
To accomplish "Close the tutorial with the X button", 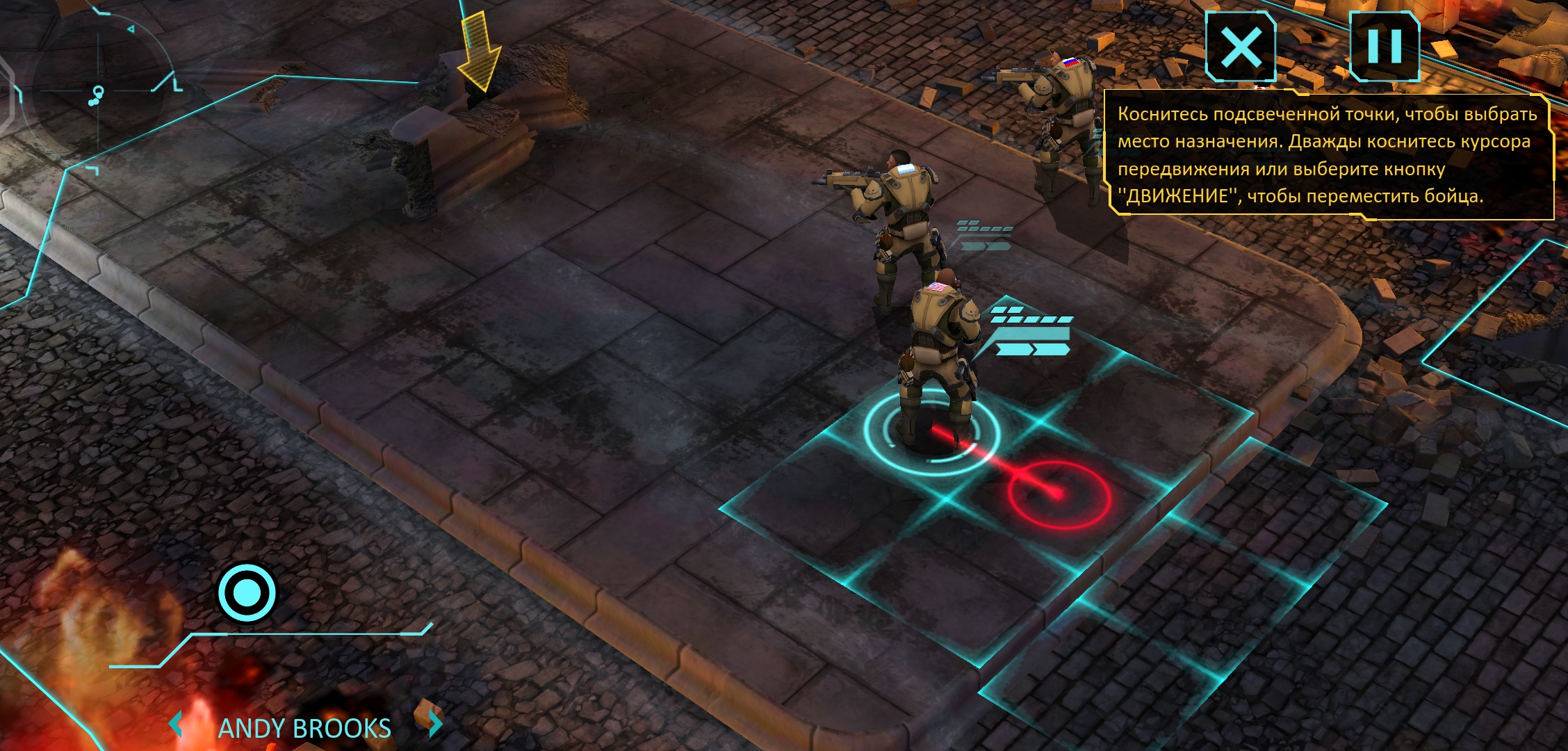I will [1241, 47].
